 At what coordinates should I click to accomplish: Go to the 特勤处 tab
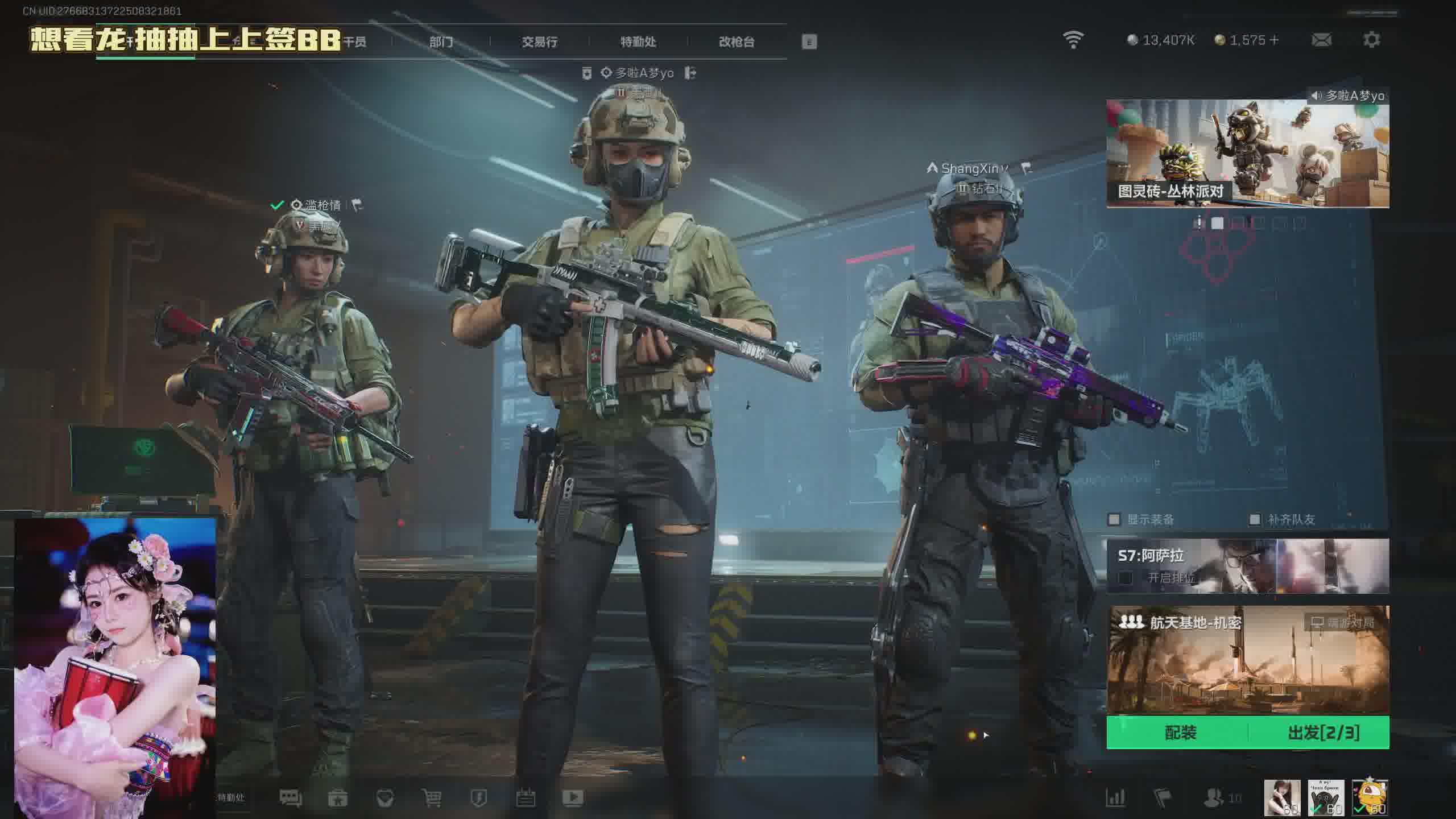[638, 42]
